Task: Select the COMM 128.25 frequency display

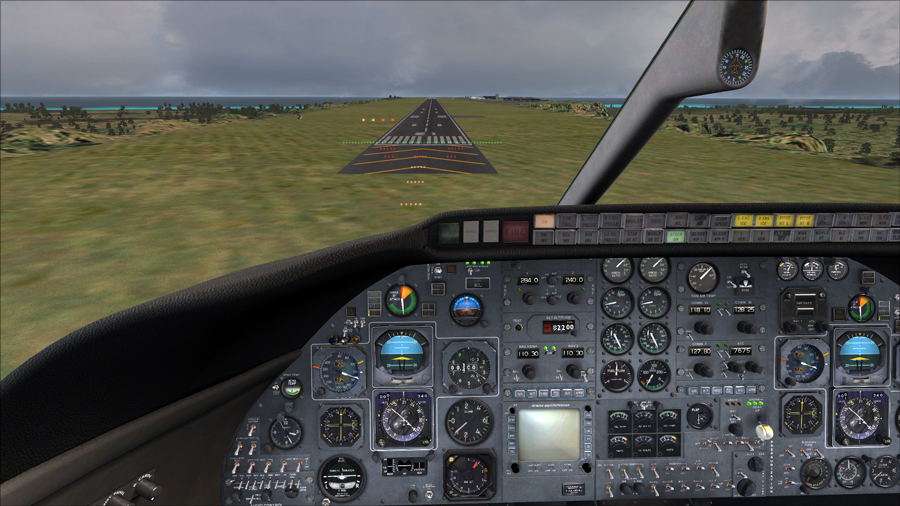Action: [743, 310]
